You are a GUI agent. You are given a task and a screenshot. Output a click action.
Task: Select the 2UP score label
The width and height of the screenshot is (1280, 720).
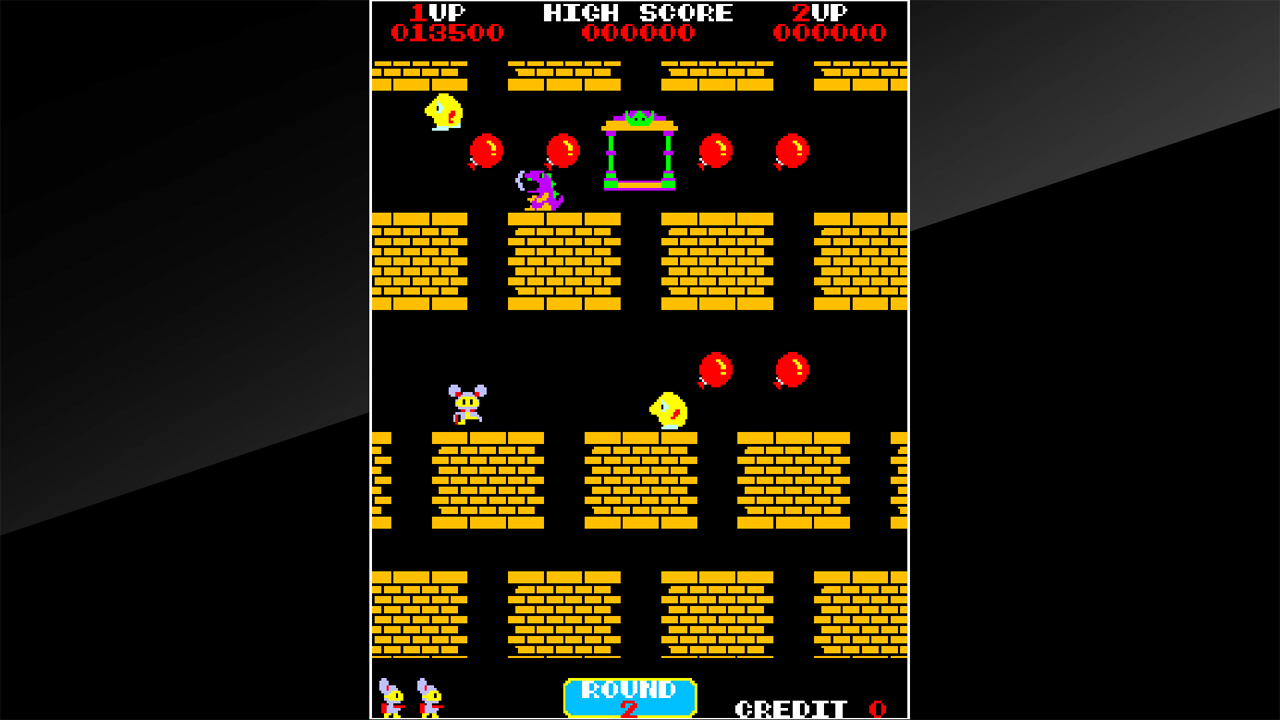[821, 13]
